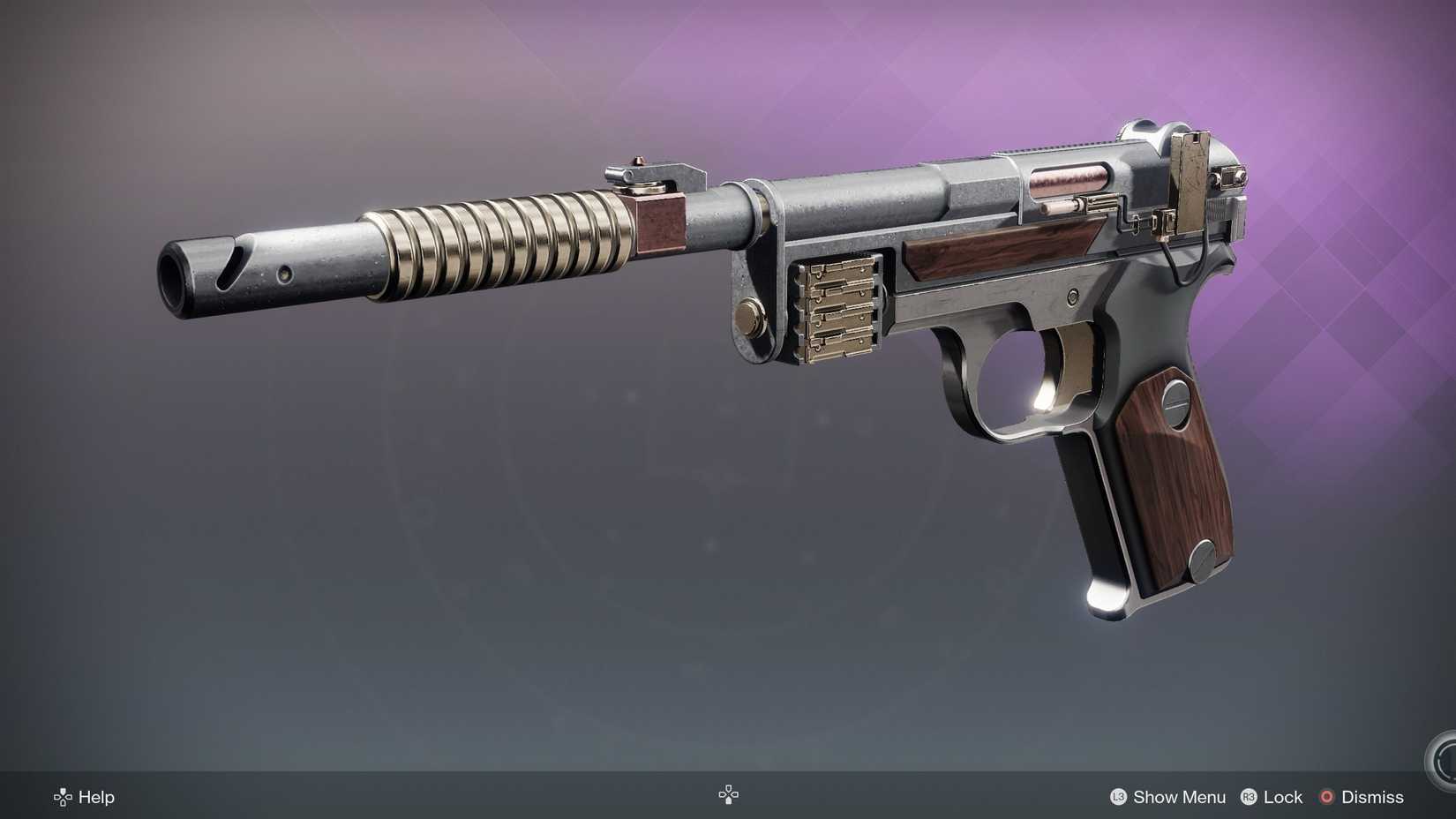Click Dismiss to exit the weapon preview
The image size is (1456, 819).
coord(1373,797)
